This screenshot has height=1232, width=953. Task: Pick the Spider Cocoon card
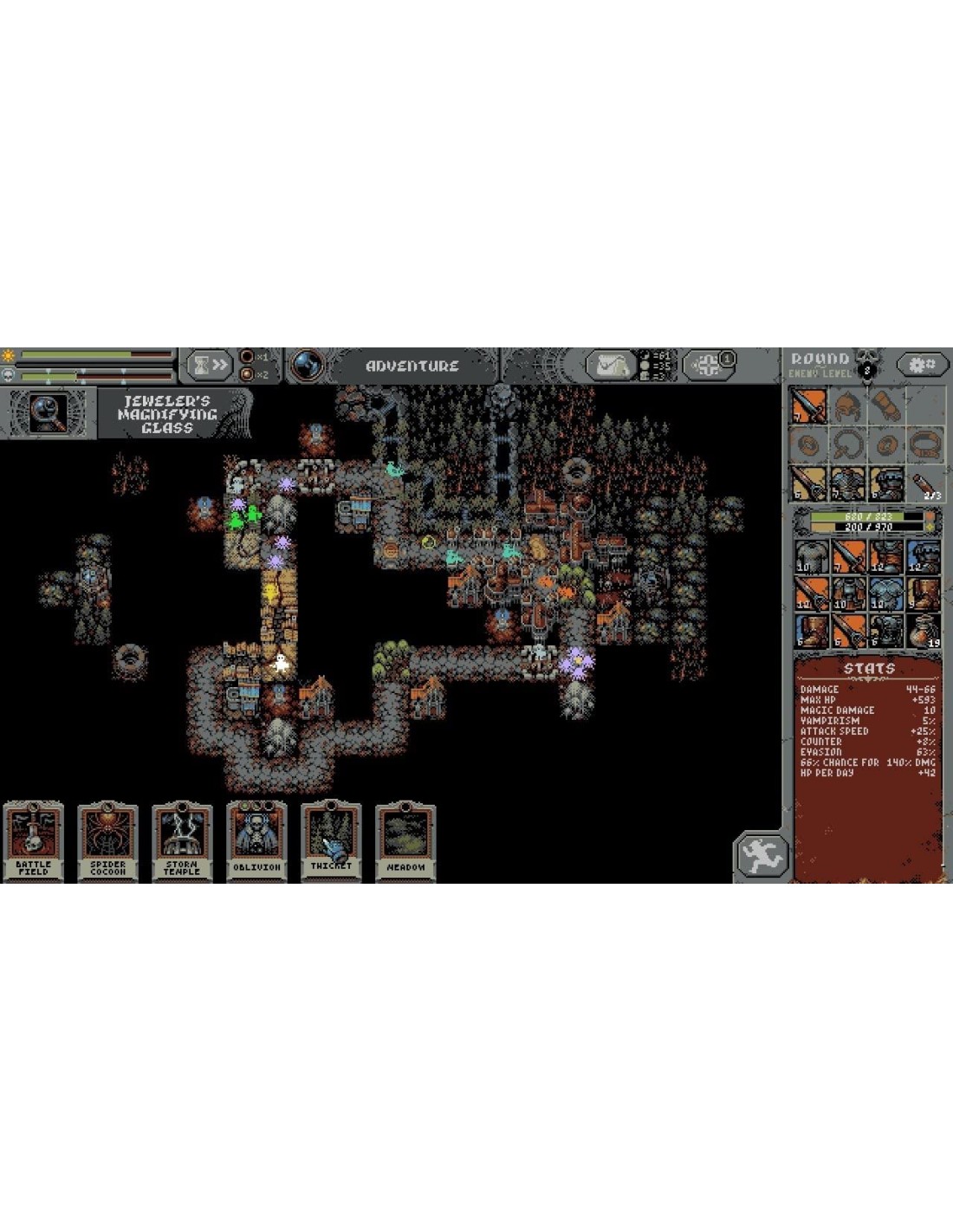108,840
